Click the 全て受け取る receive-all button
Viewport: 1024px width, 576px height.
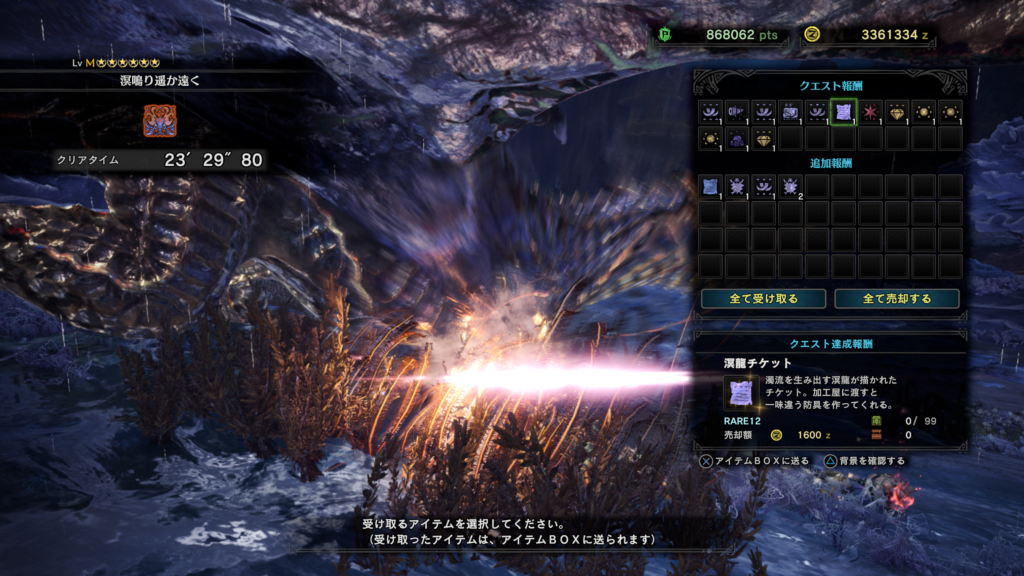click(764, 299)
